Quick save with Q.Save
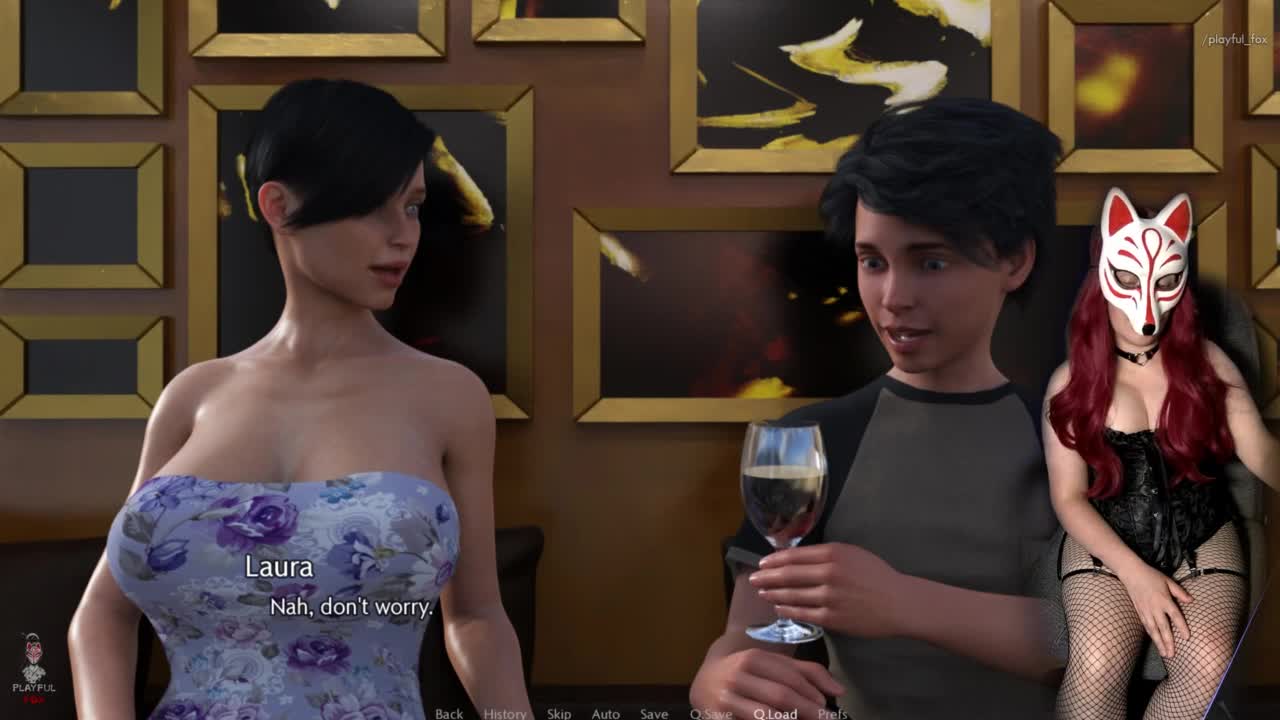This screenshot has height=720, width=1280. point(711,713)
